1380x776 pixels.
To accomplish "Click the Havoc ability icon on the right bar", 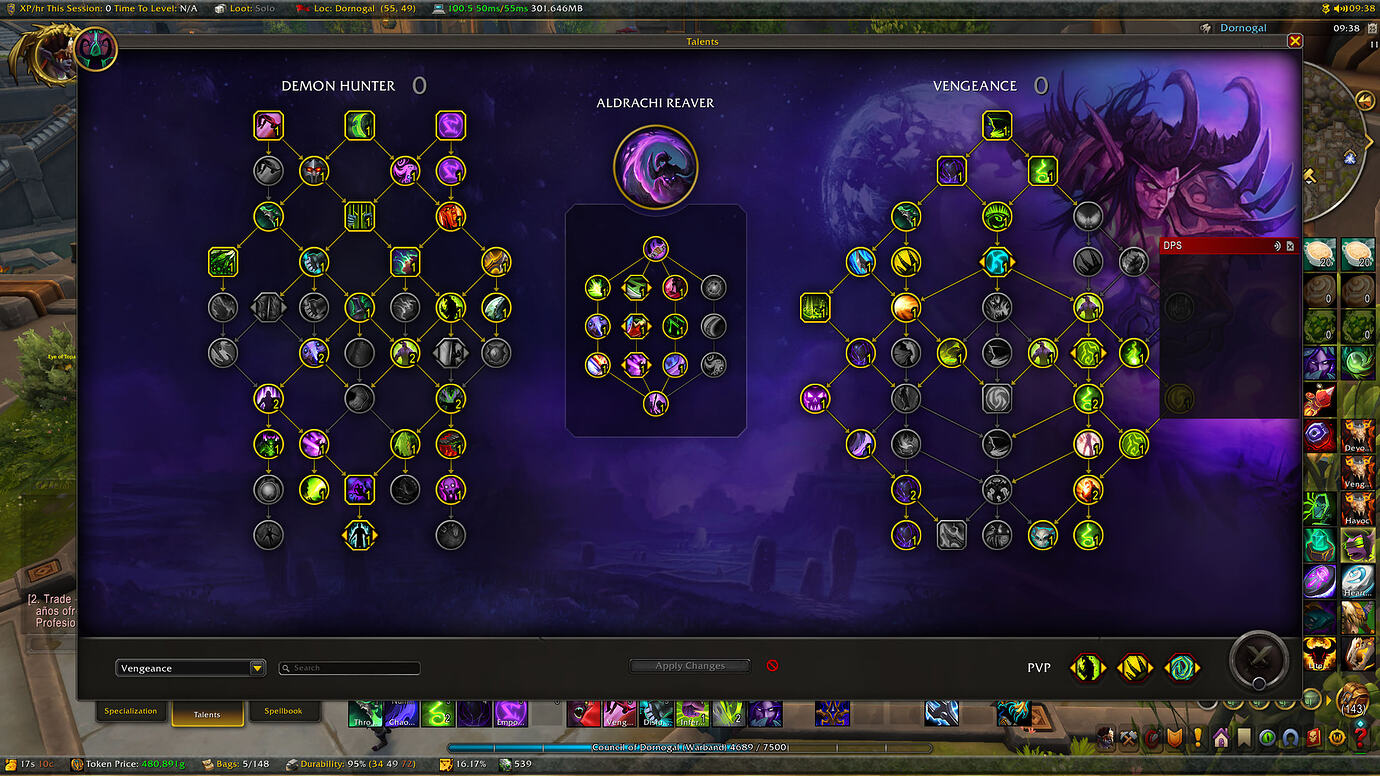I will [1358, 508].
